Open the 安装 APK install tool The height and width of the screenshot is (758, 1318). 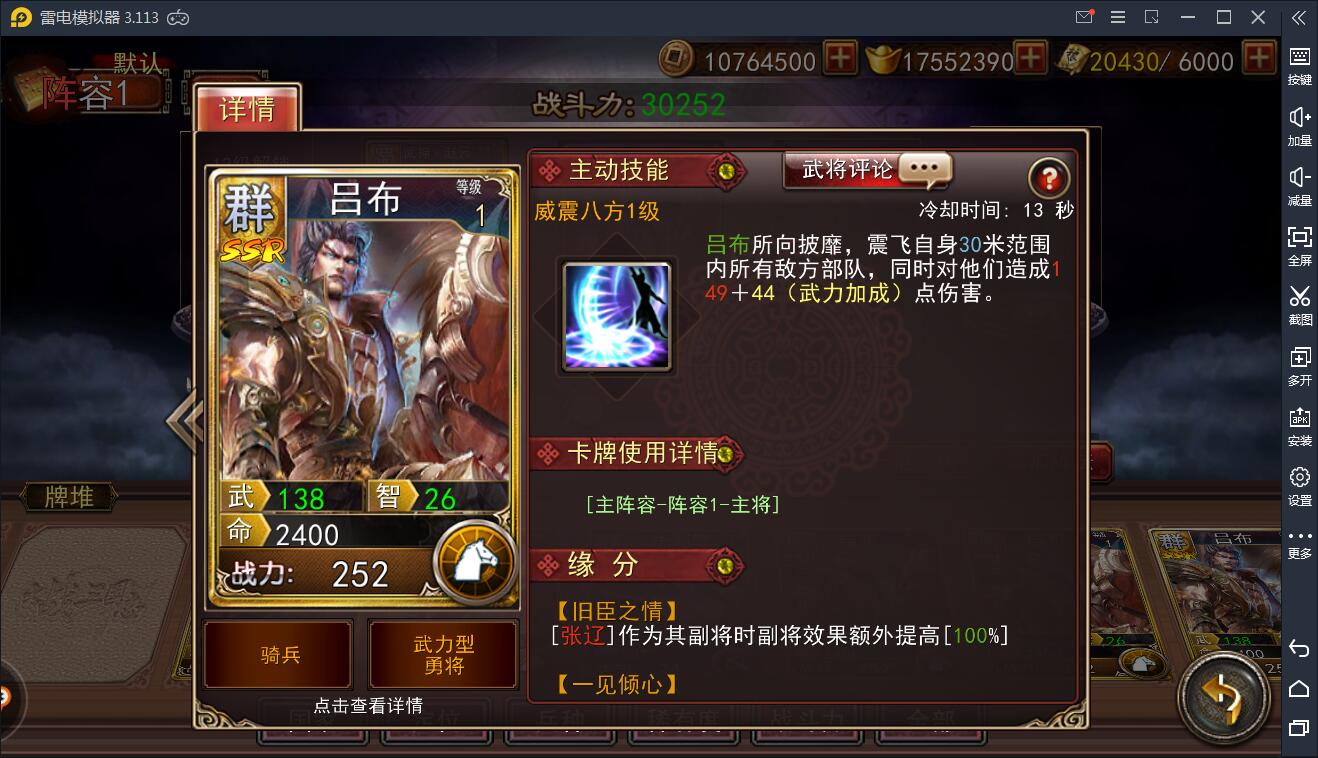pyautogui.click(x=1298, y=425)
